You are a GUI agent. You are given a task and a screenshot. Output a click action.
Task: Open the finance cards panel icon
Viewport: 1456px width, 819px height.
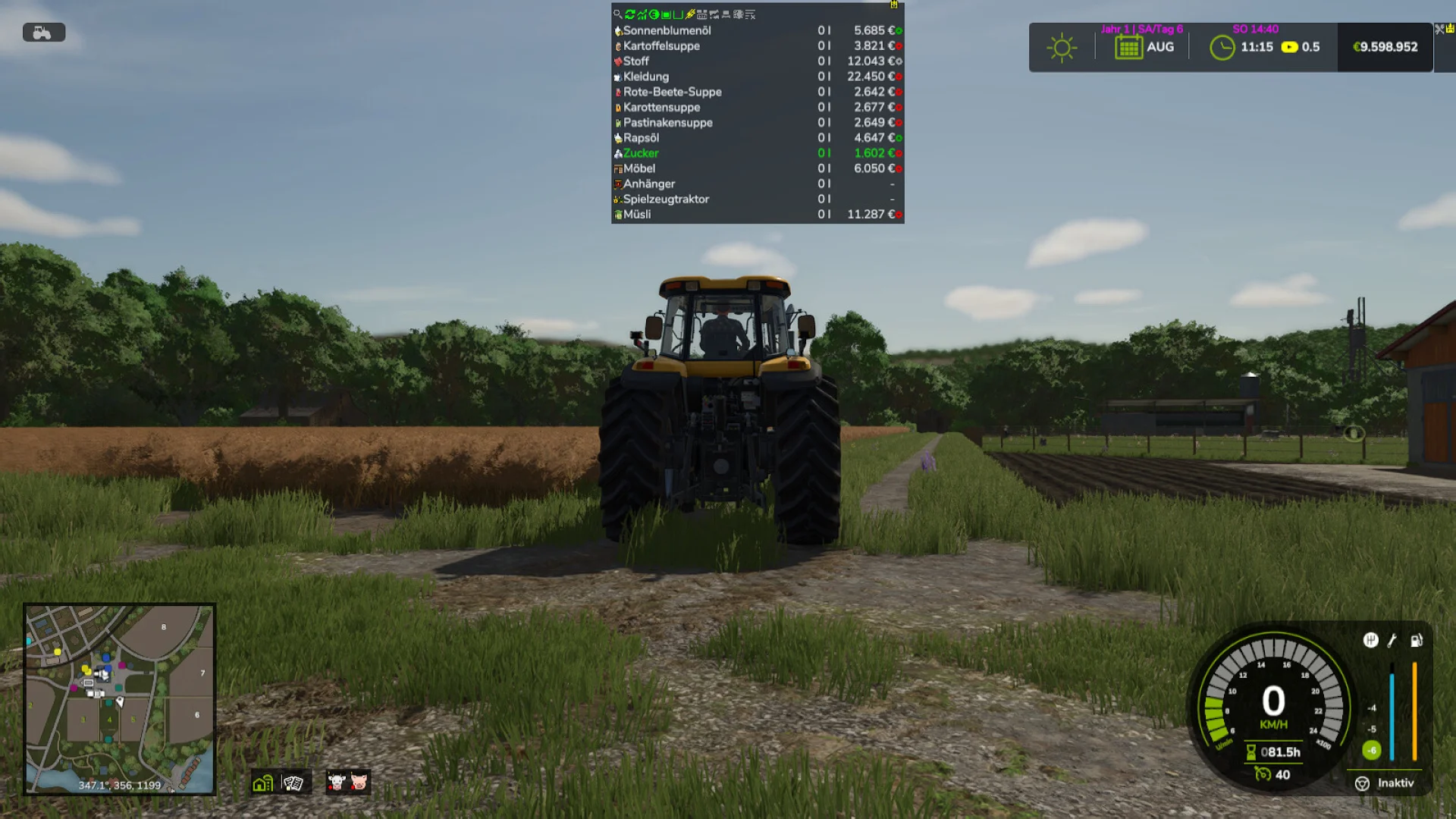(294, 782)
